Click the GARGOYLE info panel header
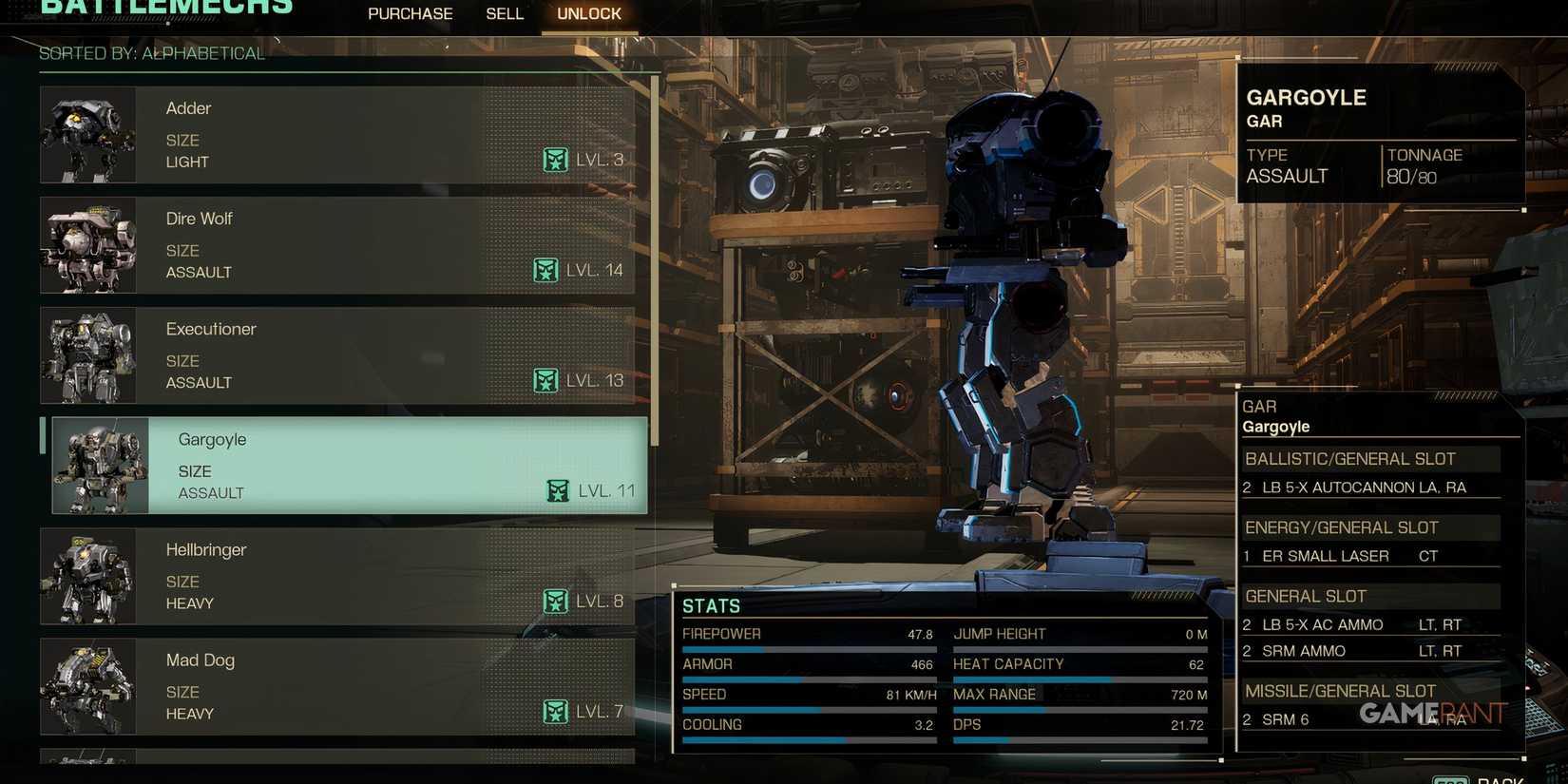This screenshot has width=1568, height=784. [x=1308, y=98]
